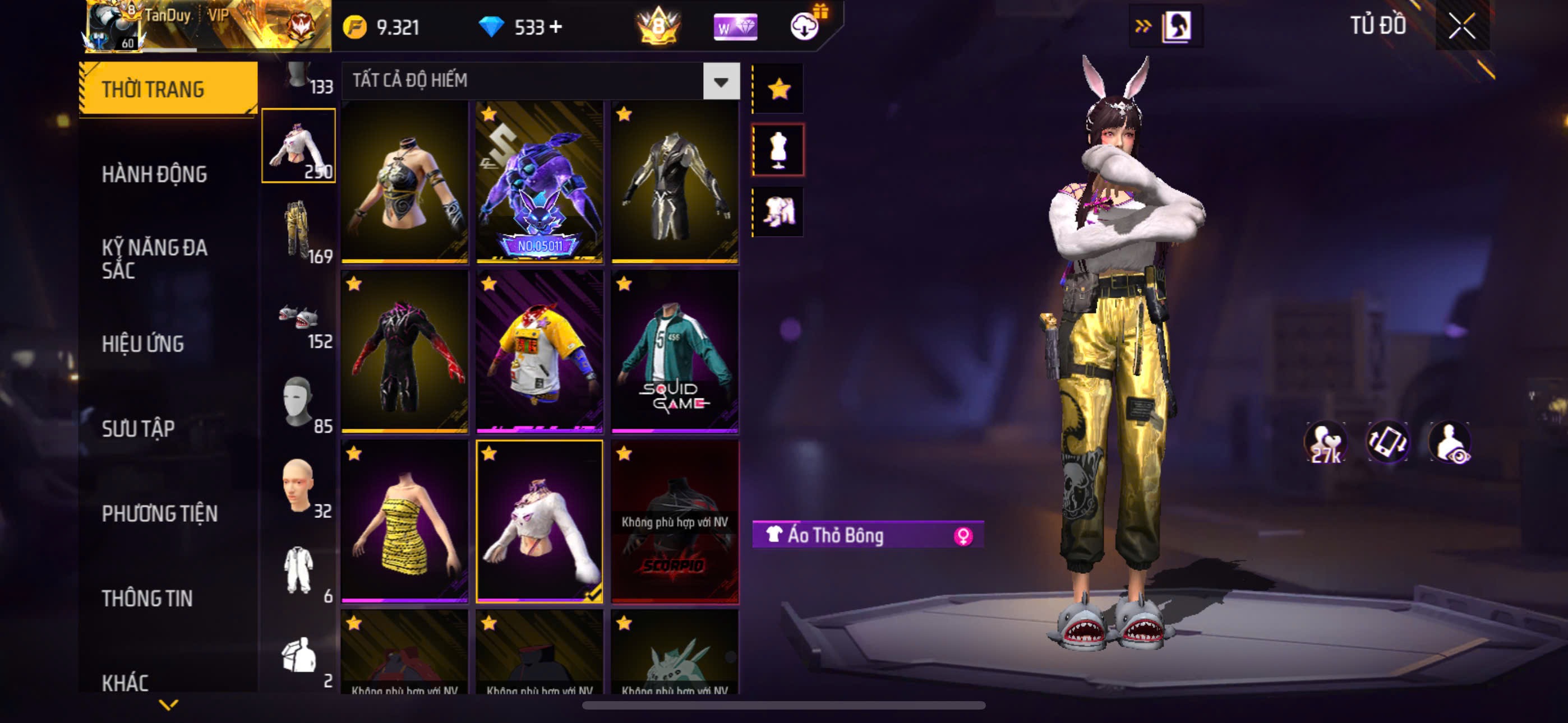Open the Phương Tiện tab
The image size is (1568, 723).
click(x=159, y=513)
